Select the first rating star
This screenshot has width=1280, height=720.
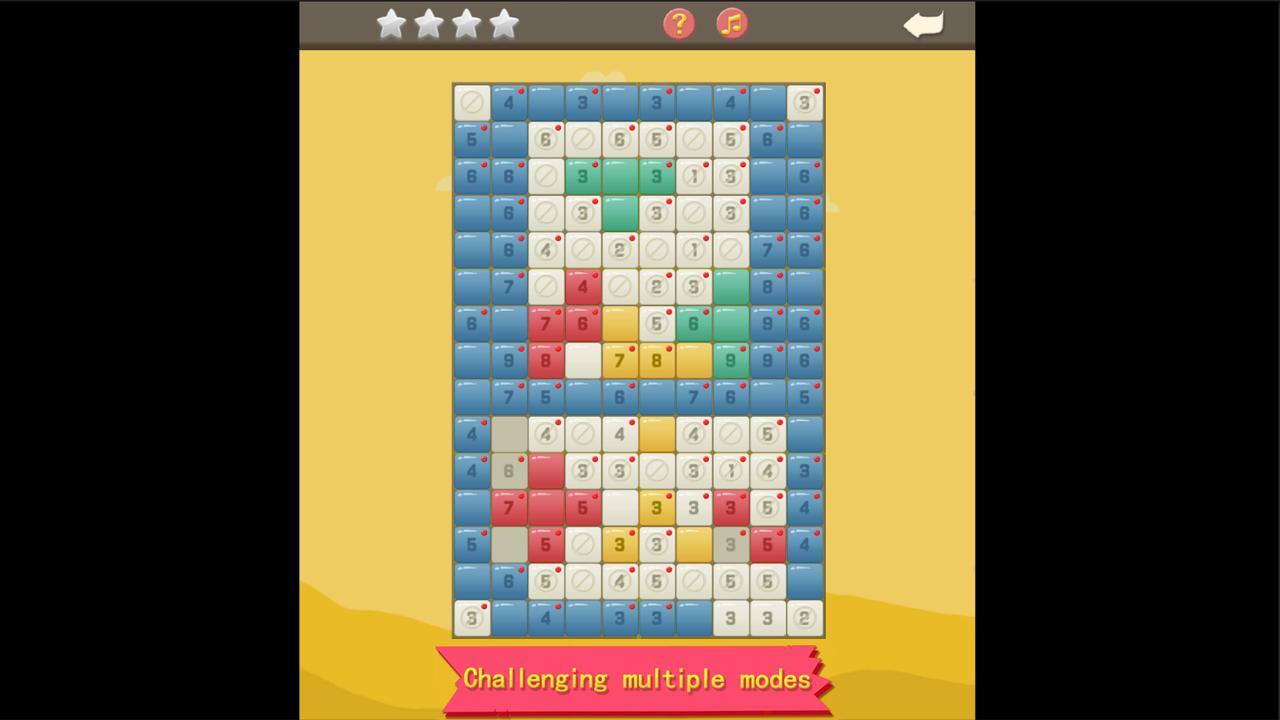coord(391,24)
